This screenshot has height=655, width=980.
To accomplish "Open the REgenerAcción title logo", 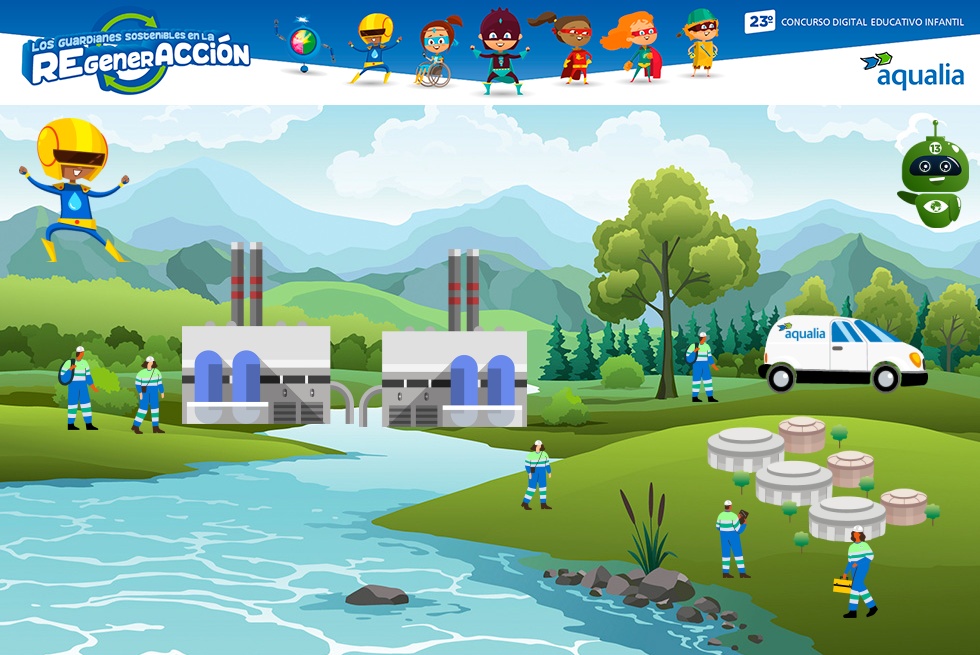I will [137, 55].
